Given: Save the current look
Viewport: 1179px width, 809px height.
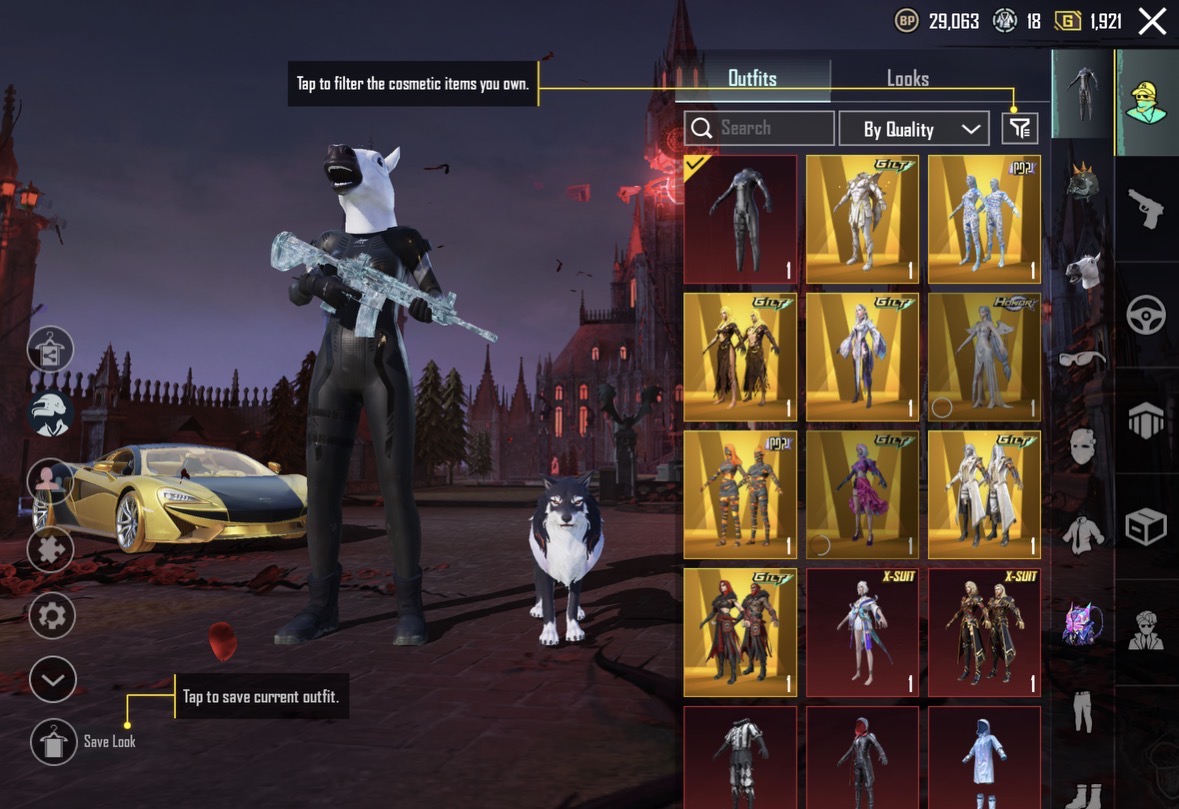Looking at the screenshot, I should 53,742.
